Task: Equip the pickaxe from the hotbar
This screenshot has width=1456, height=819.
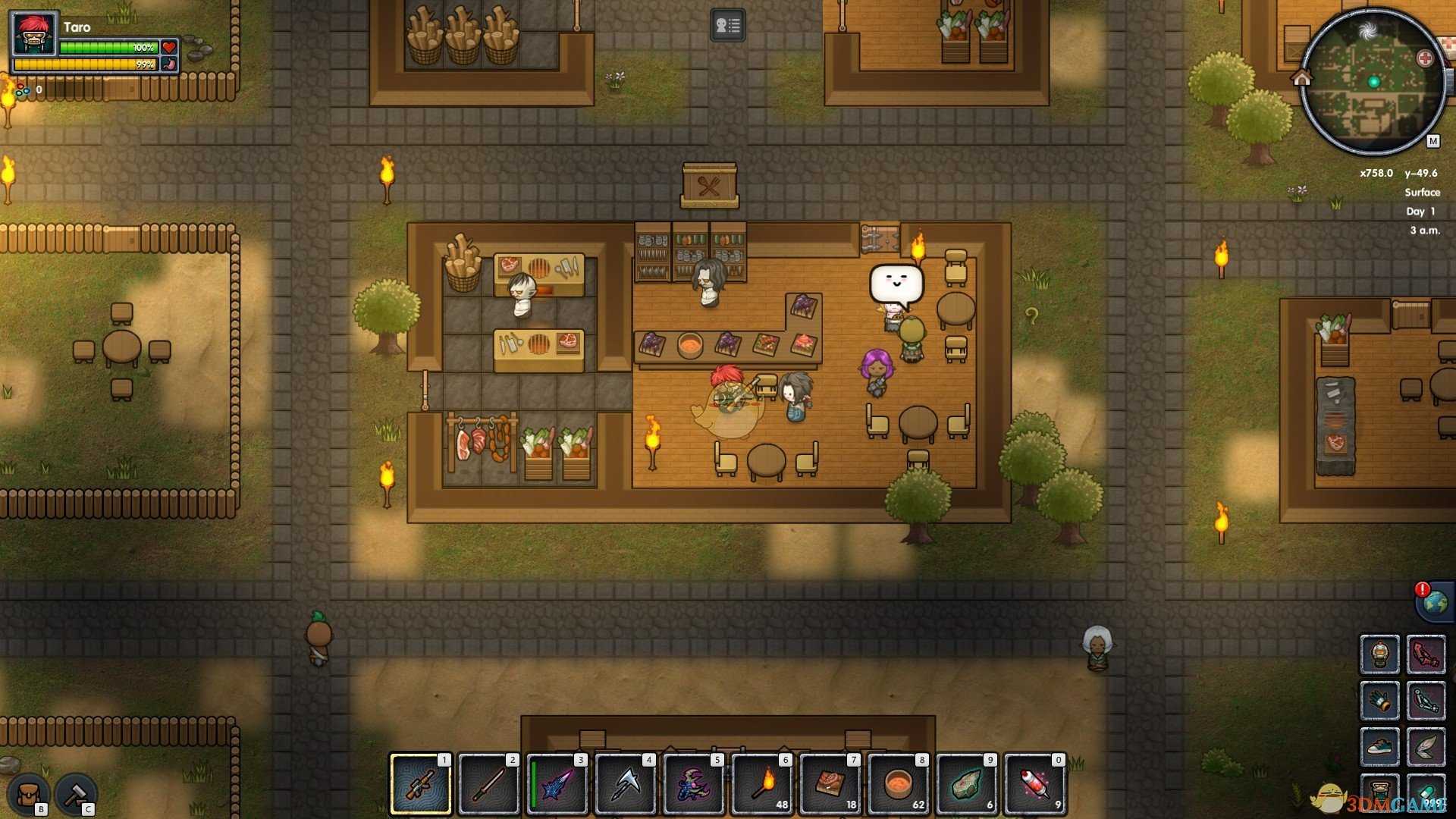Action: [626, 784]
